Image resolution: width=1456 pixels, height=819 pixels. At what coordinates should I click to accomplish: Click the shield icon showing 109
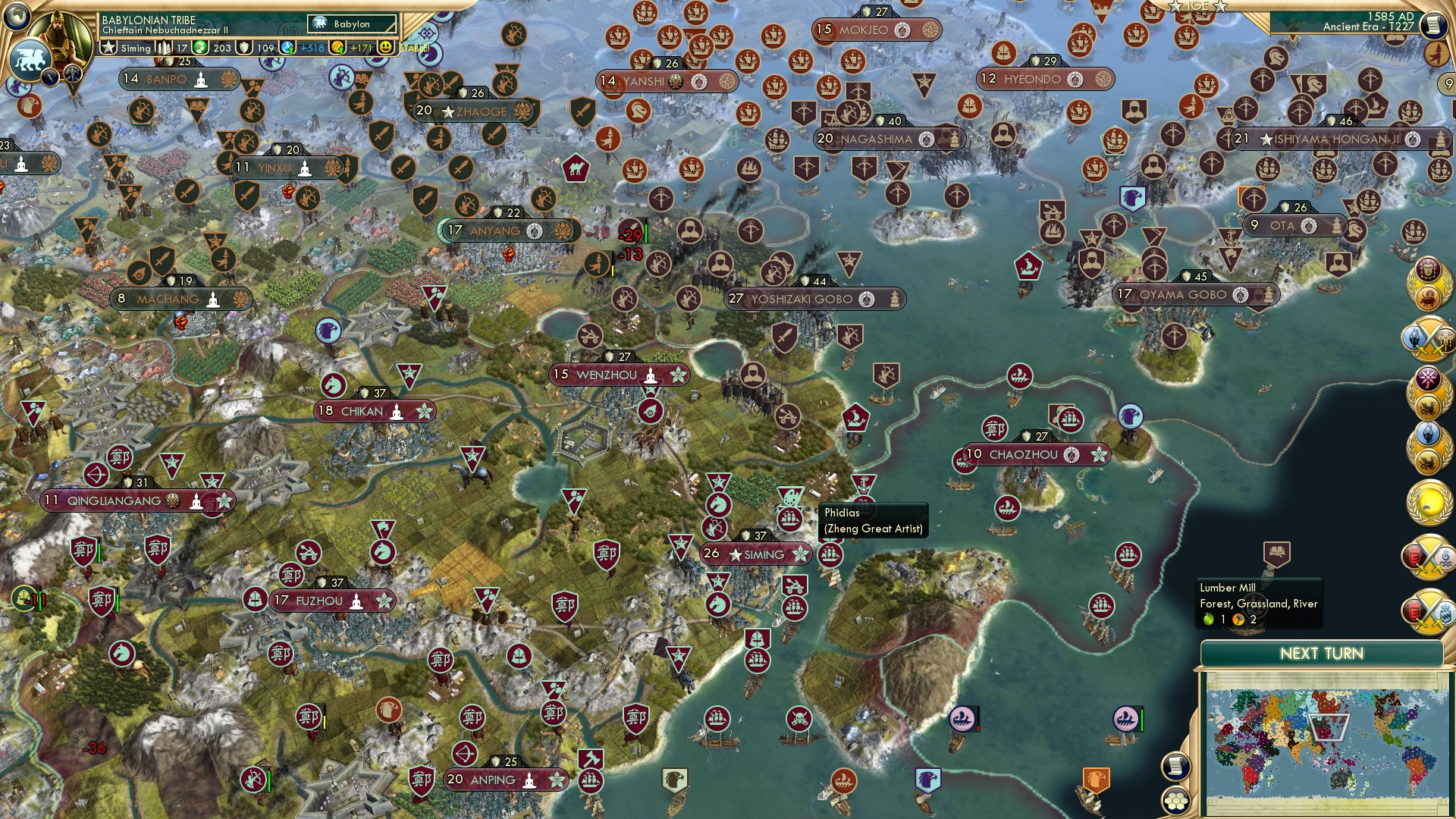click(x=244, y=48)
